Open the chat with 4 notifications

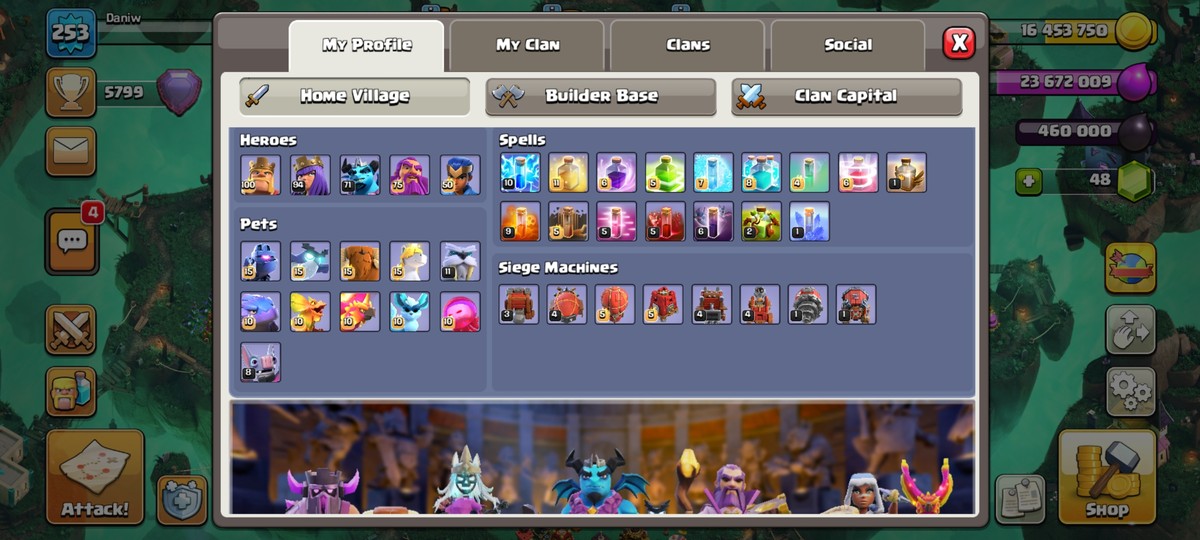click(72, 241)
